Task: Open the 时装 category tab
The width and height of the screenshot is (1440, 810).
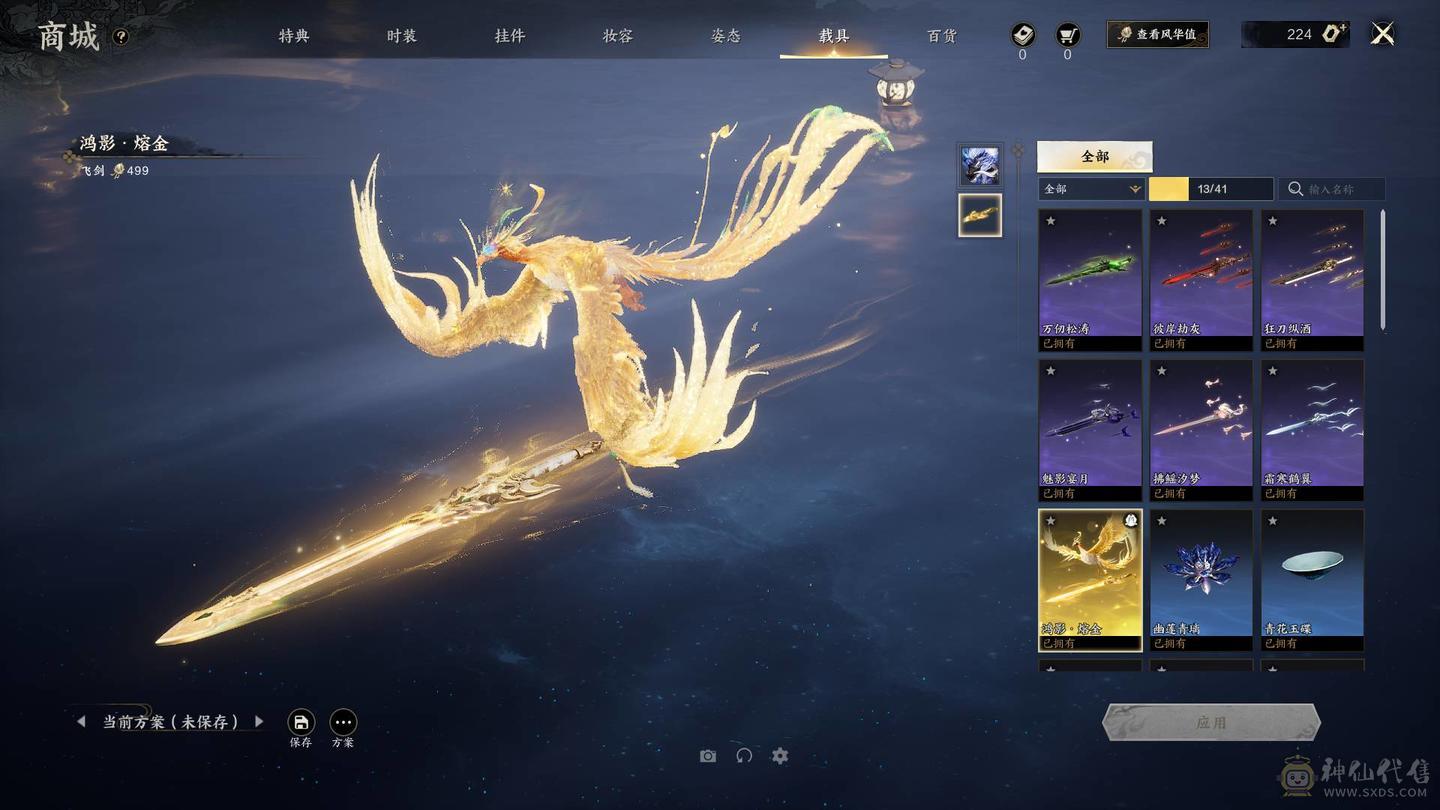Action: pyautogui.click(x=401, y=36)
